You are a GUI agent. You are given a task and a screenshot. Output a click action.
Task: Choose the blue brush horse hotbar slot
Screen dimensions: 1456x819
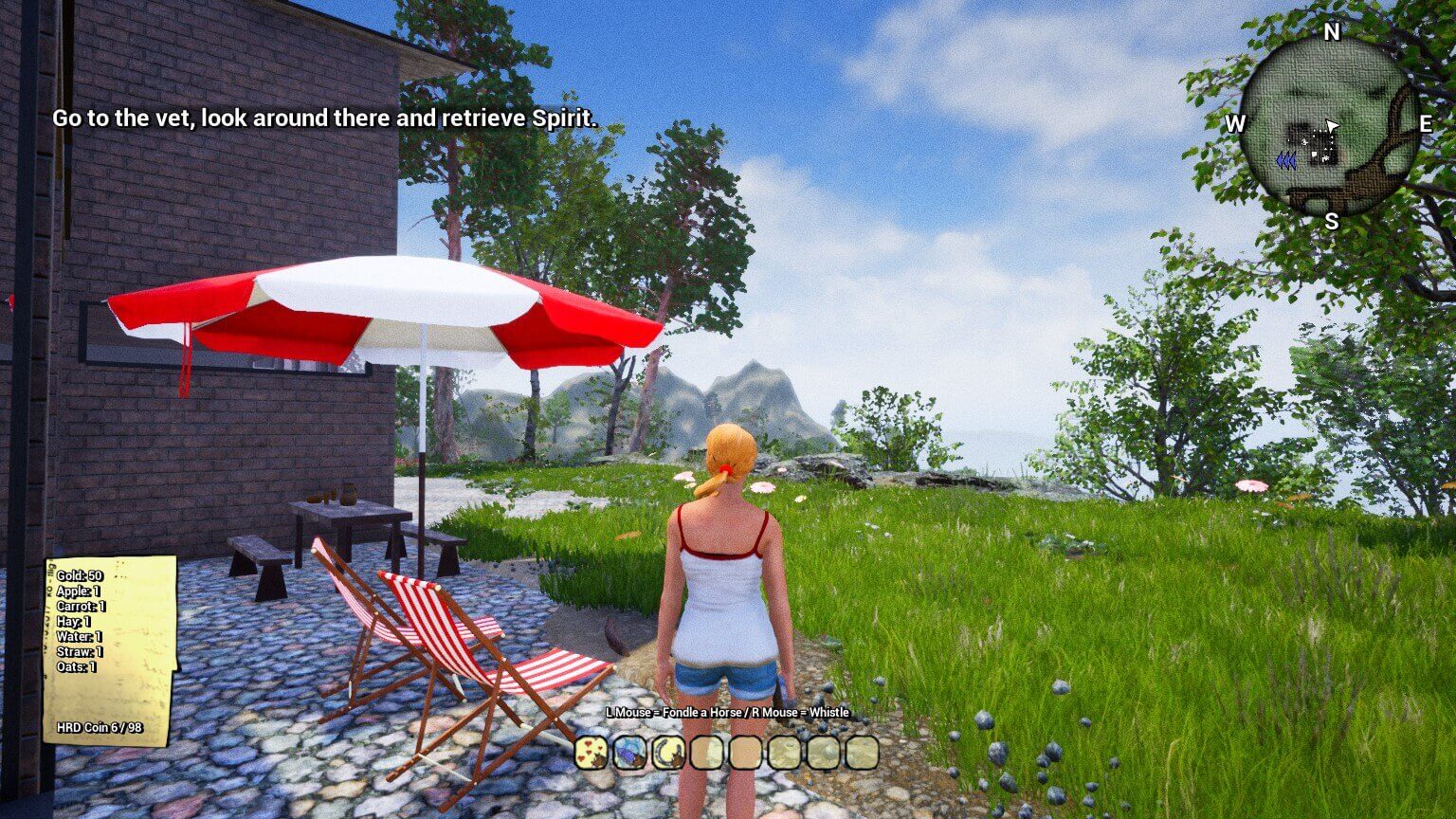[x=629, y=753]
